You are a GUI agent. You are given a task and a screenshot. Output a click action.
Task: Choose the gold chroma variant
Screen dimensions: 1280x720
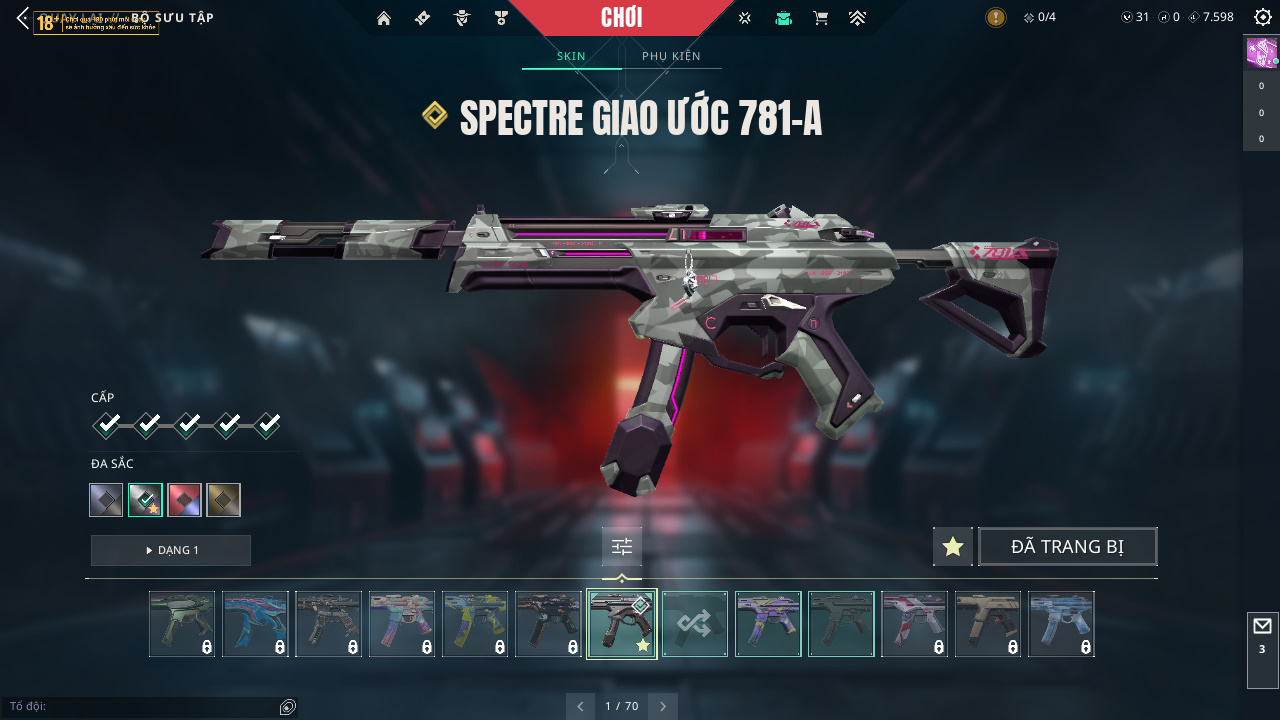pos(223,500)
